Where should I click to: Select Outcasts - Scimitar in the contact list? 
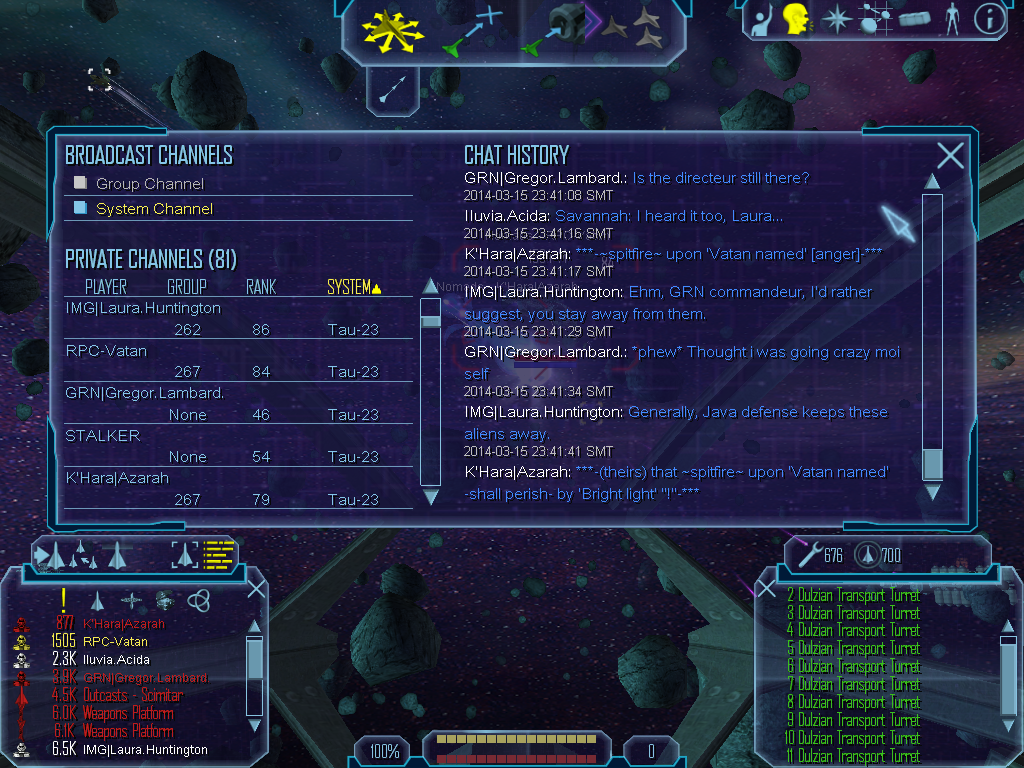tap(133, 695)
